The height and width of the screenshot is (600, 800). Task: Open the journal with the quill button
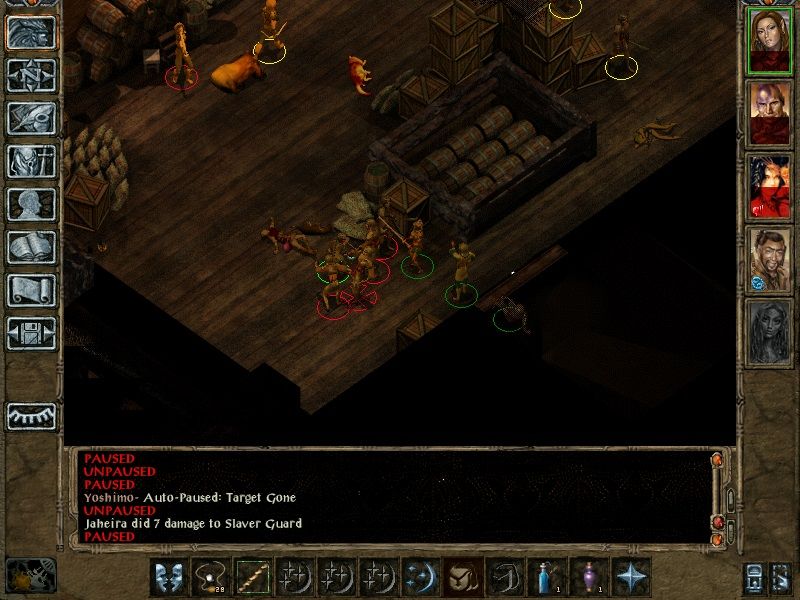pyautogui.click(x=31, y=118)
